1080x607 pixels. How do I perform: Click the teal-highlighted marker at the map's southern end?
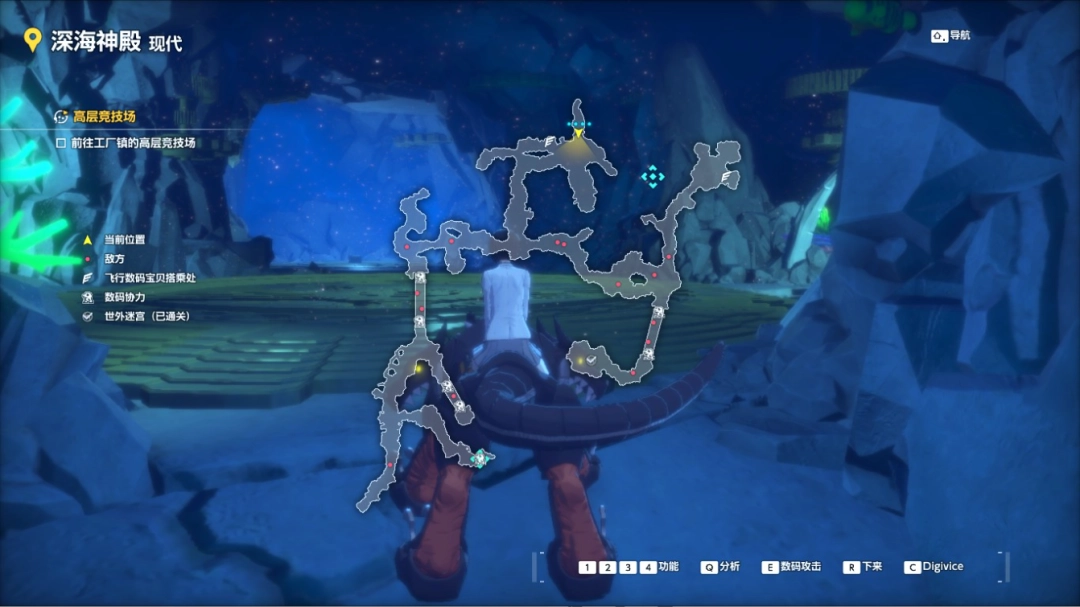(x=479, y=459)
